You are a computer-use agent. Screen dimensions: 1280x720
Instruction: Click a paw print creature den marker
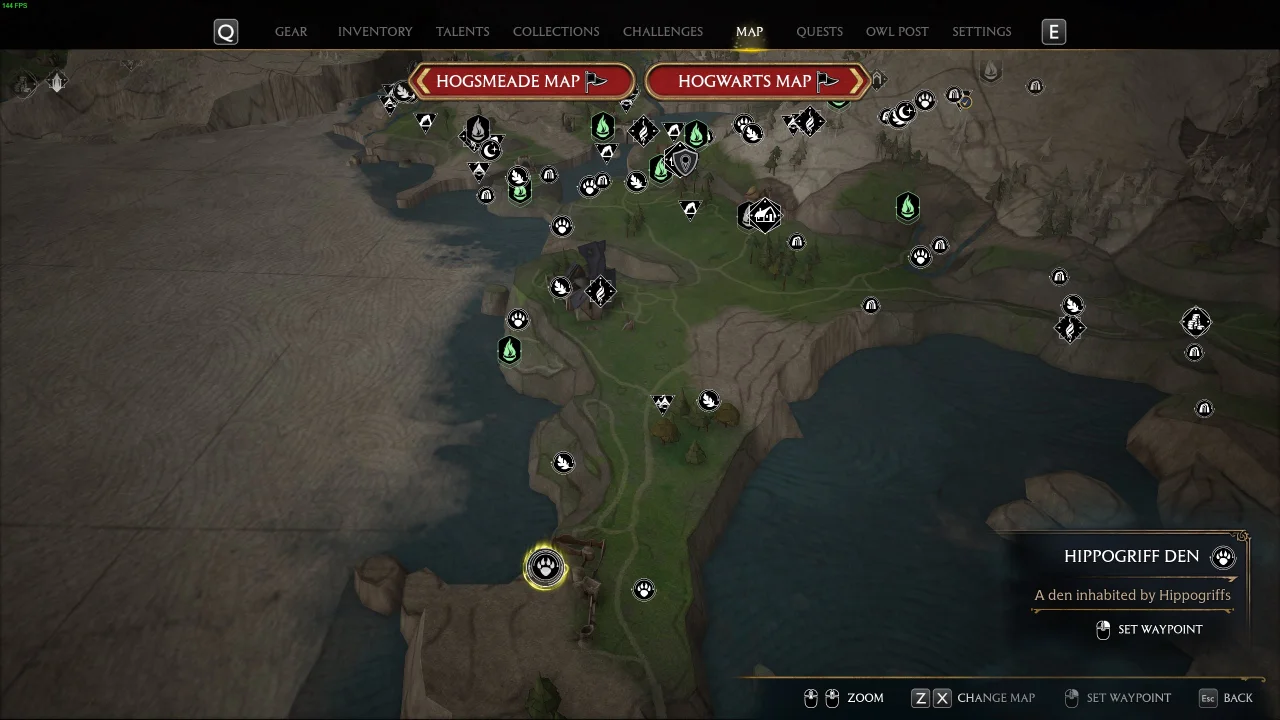coord(643,589)
